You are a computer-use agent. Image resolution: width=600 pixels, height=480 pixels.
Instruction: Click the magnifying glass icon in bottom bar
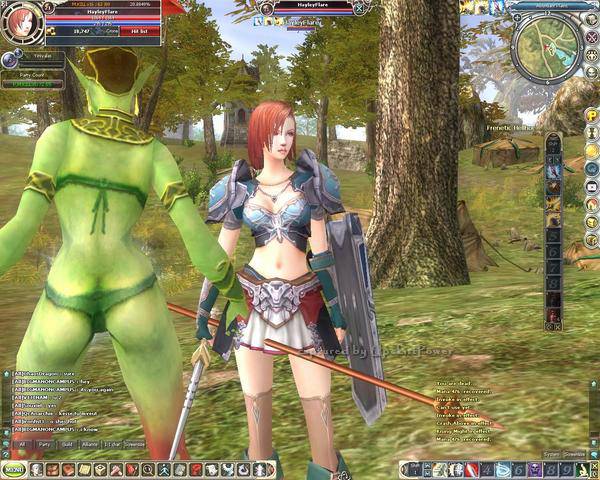(147, 469)
